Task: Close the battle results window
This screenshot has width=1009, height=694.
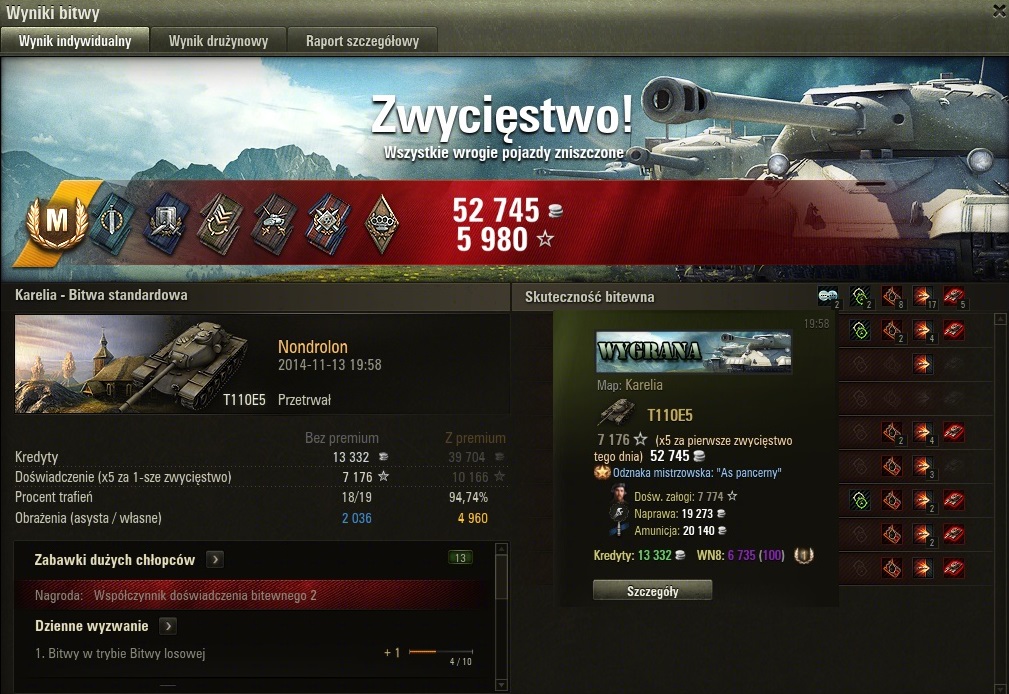Action: [998, 11]
